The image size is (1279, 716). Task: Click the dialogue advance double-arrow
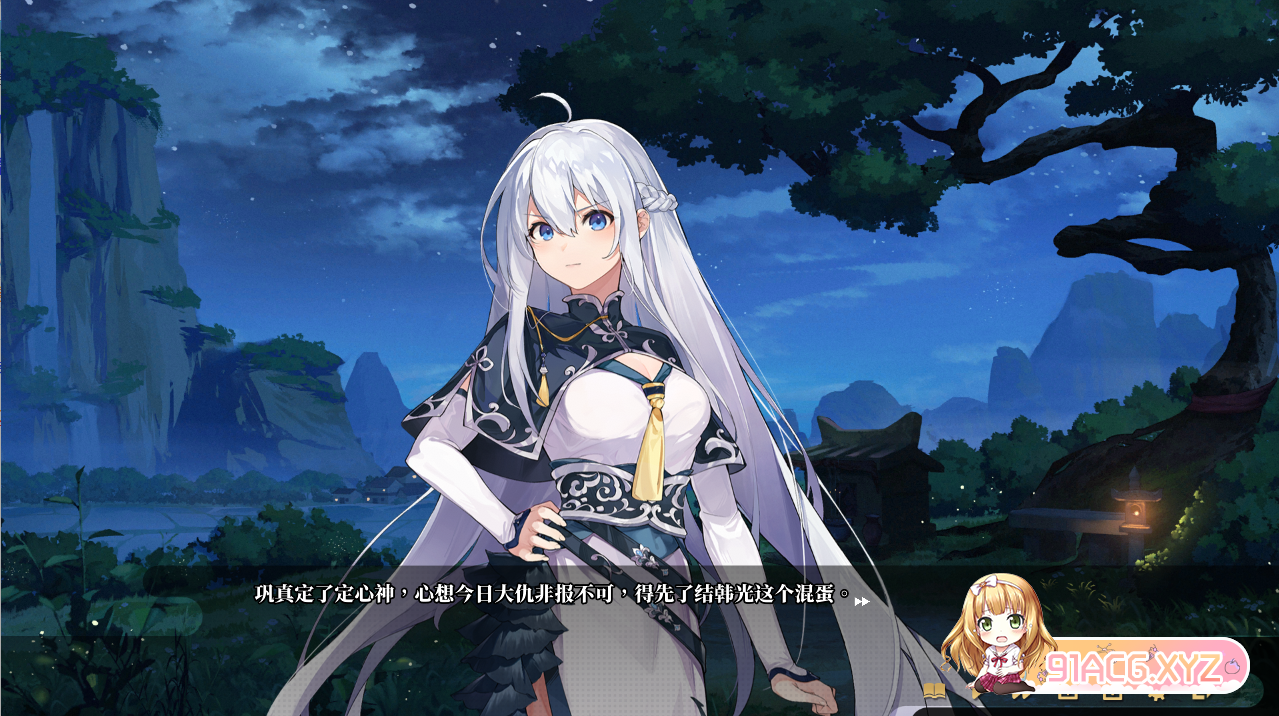coord(861,601)
